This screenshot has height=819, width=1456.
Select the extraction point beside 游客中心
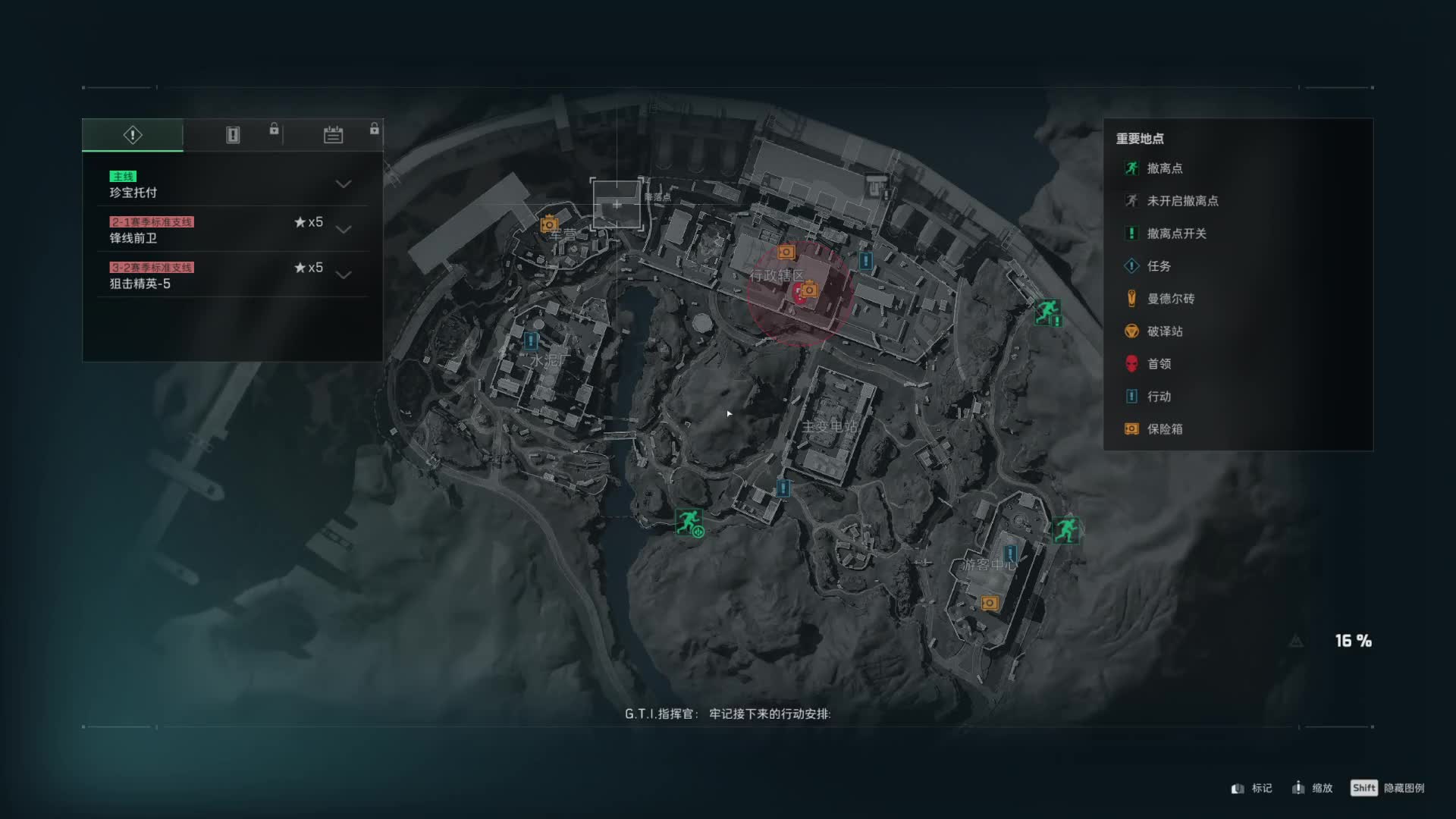coord(1065,529)
